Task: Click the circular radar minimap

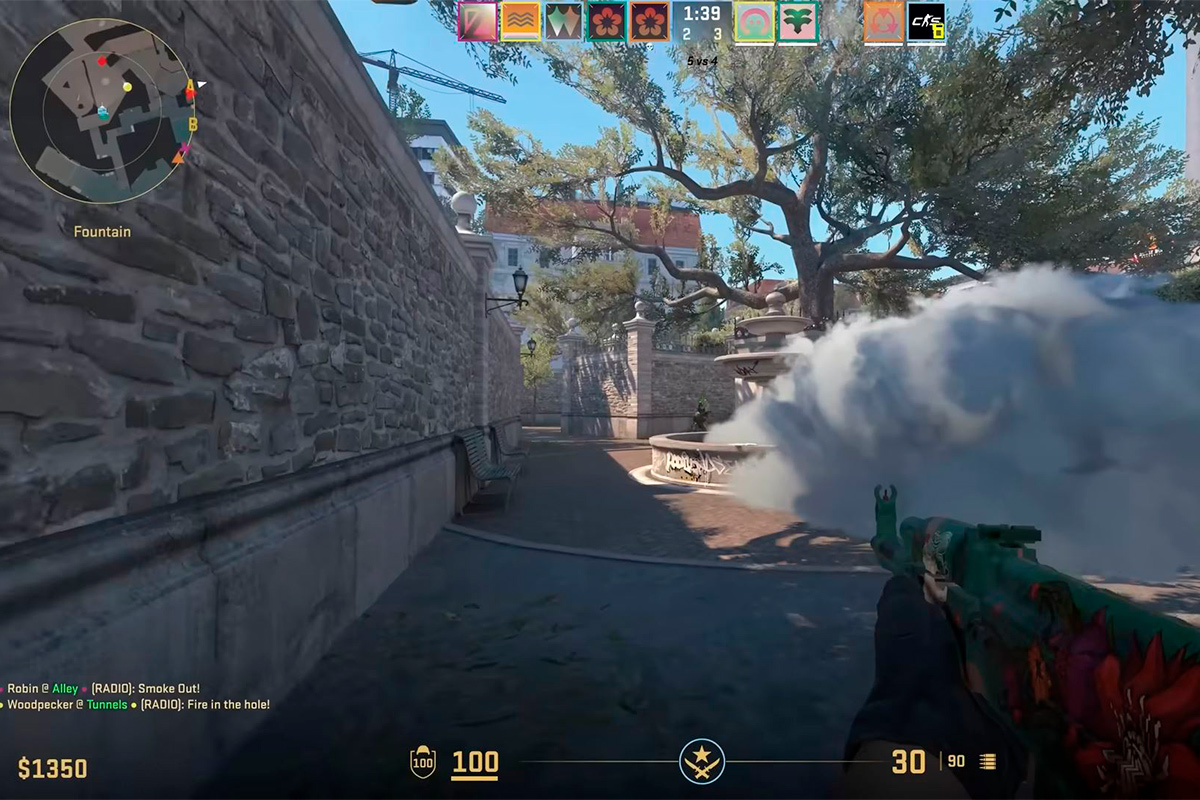Action: click(x=100, y=110)
